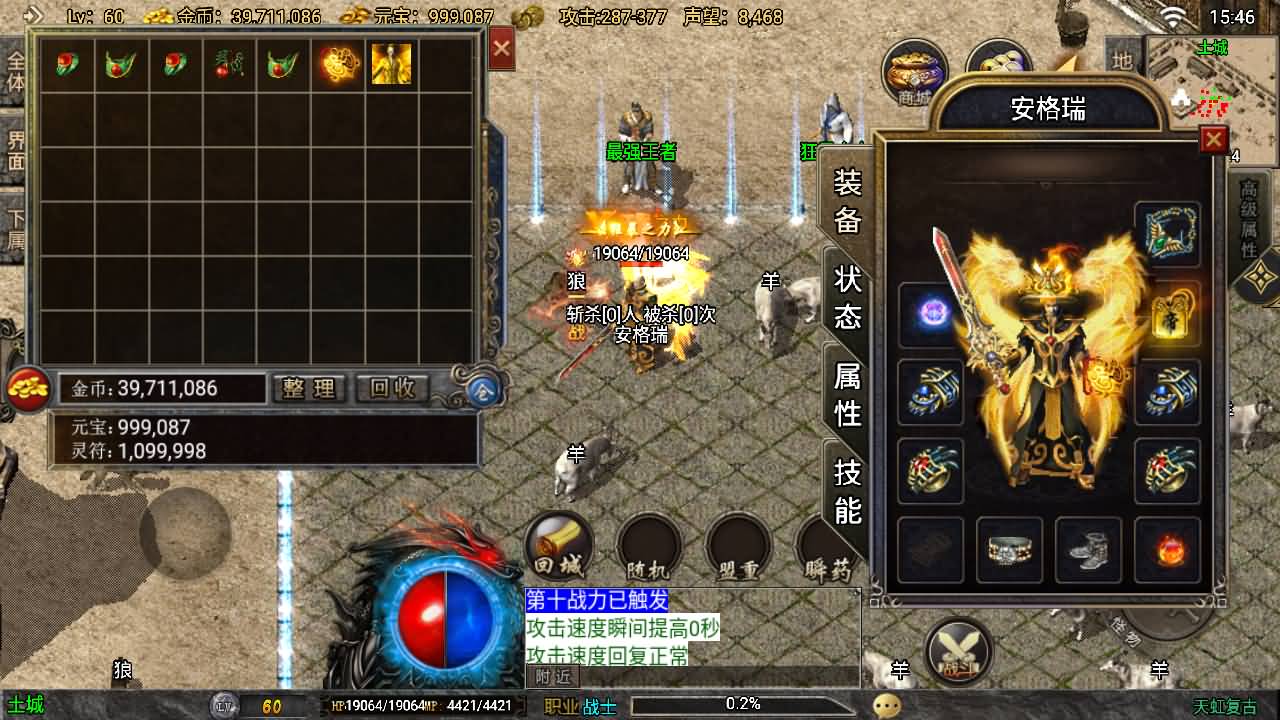This screenshot has height=720, width=1280.
Task: Use the 回城 return-to-town scroll
Action: (558, 548)
